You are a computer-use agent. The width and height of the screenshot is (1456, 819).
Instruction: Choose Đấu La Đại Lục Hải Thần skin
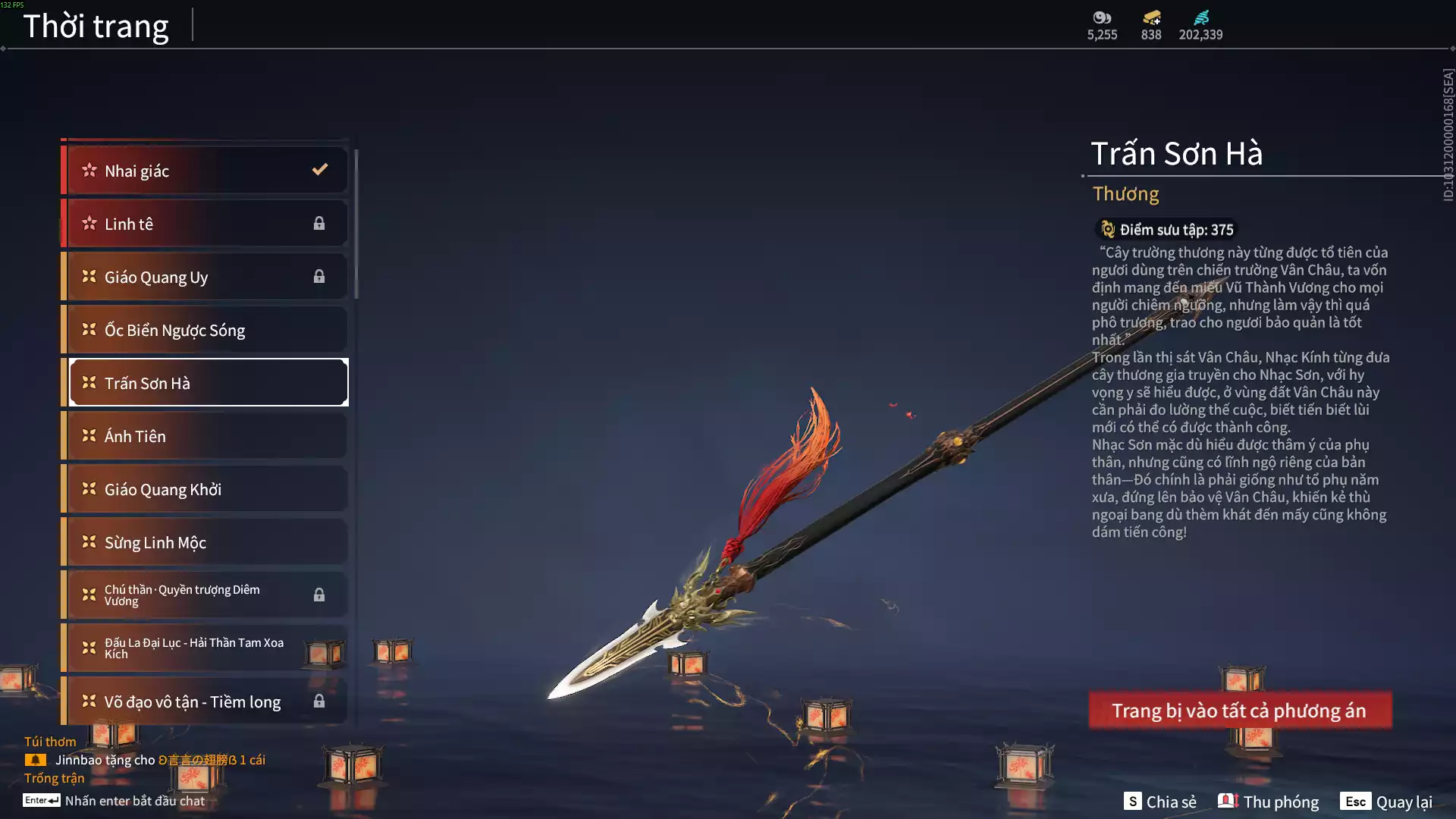pos(205,648)
